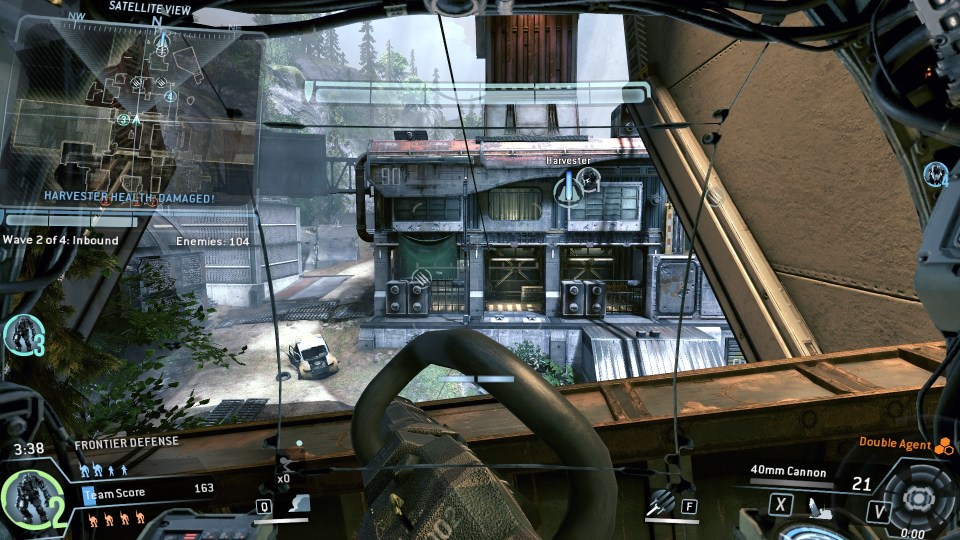Activate the Titan dash ability icon
Viewport: 960px width, 540px height.
tap(296, 506)
